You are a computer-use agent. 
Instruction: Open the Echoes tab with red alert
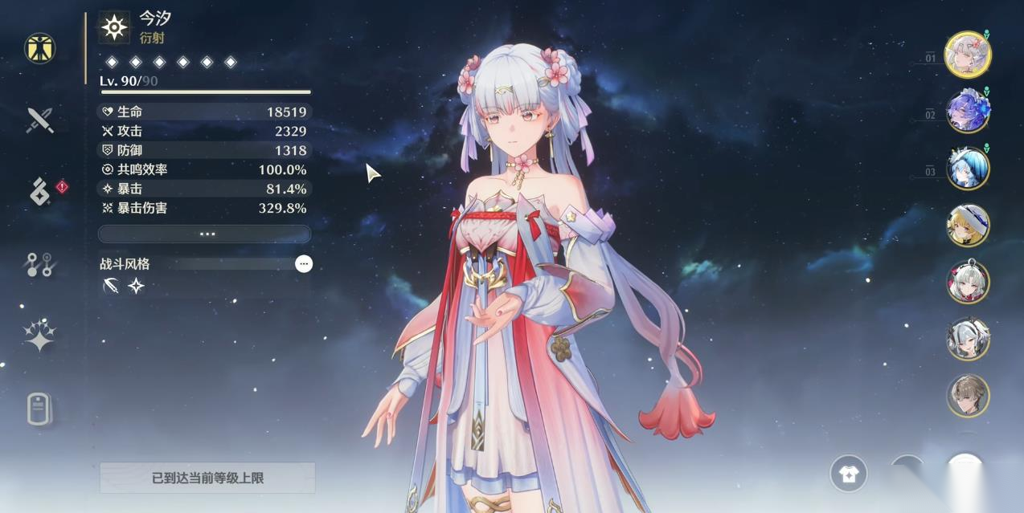pyautogui.click(x=40, y=191)
